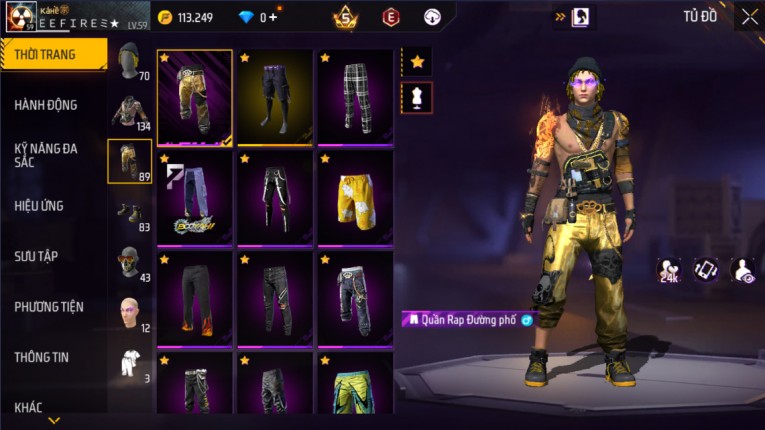Close the wardrobe with the X button
The height and width of the screenshot is (430, 765).
tap(749, 17)
